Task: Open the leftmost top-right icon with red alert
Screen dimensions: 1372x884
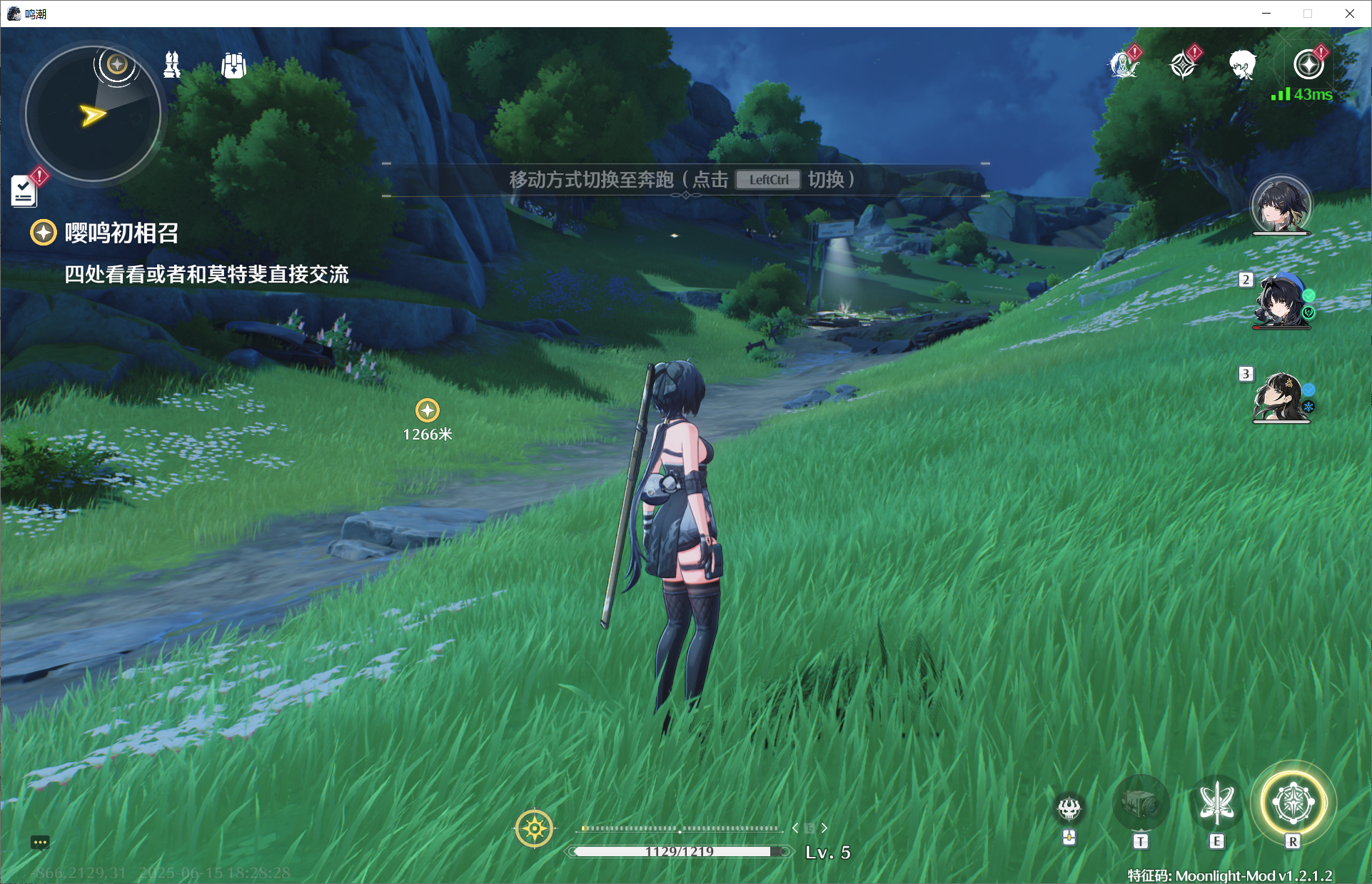Action: [1124, 65]
